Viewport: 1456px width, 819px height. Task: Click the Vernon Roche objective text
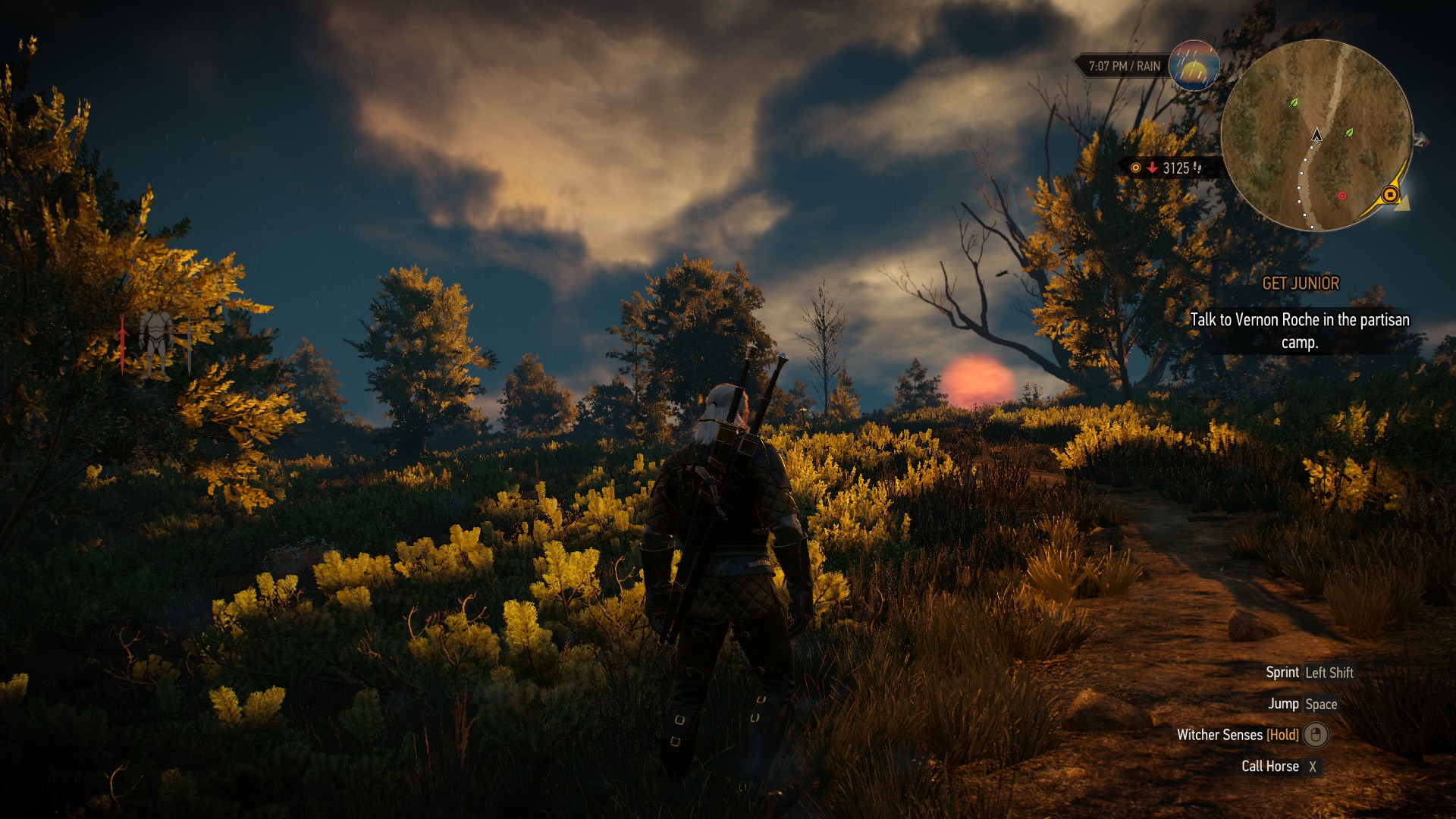pos(1300,331)
